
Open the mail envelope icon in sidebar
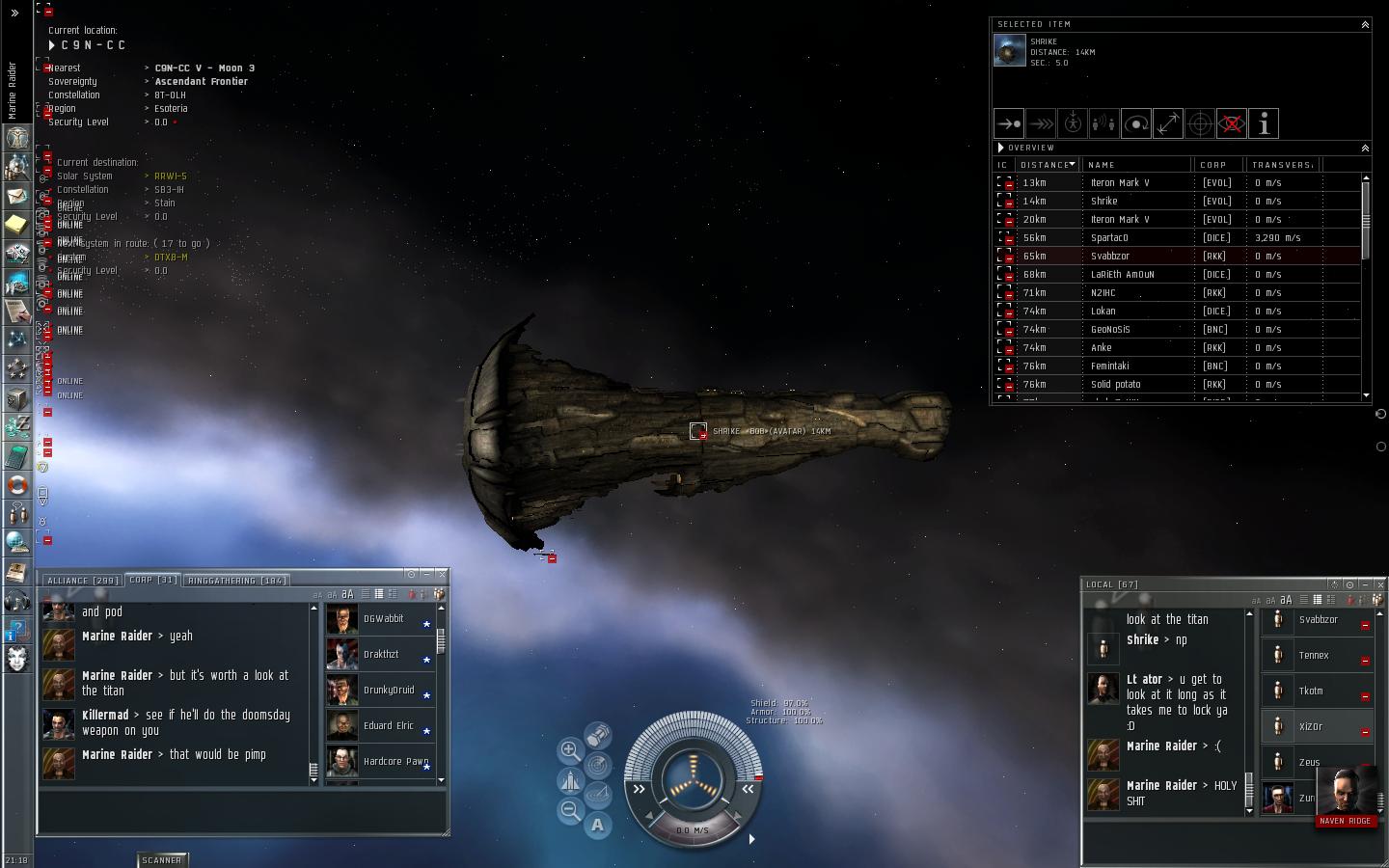[x=17, y=196]
